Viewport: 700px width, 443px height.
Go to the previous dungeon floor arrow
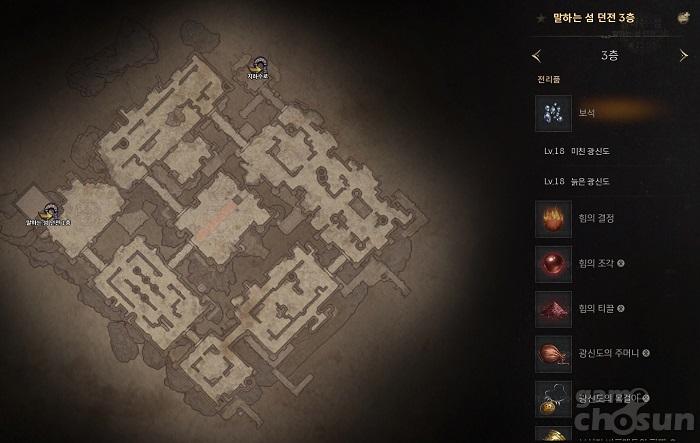[x=538, y=55]
